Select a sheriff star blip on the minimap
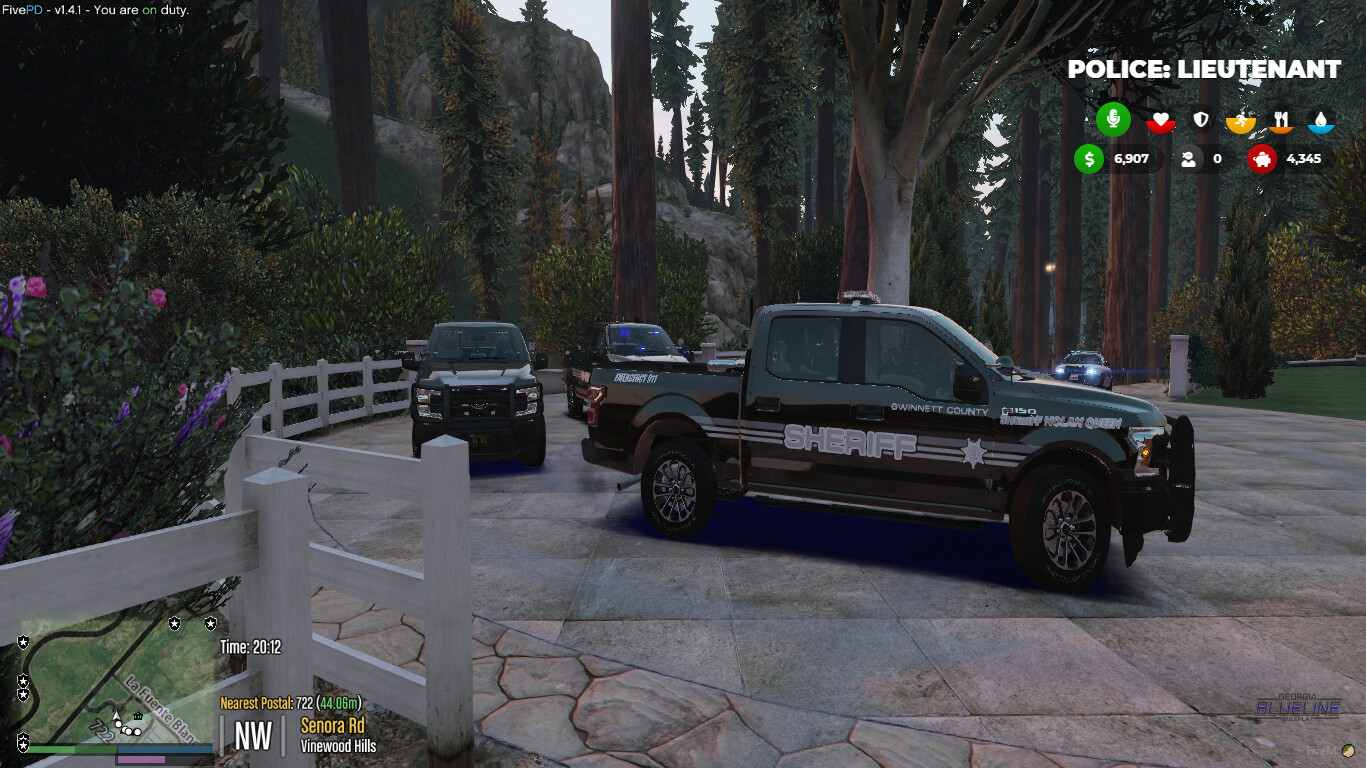 point(174,624)
